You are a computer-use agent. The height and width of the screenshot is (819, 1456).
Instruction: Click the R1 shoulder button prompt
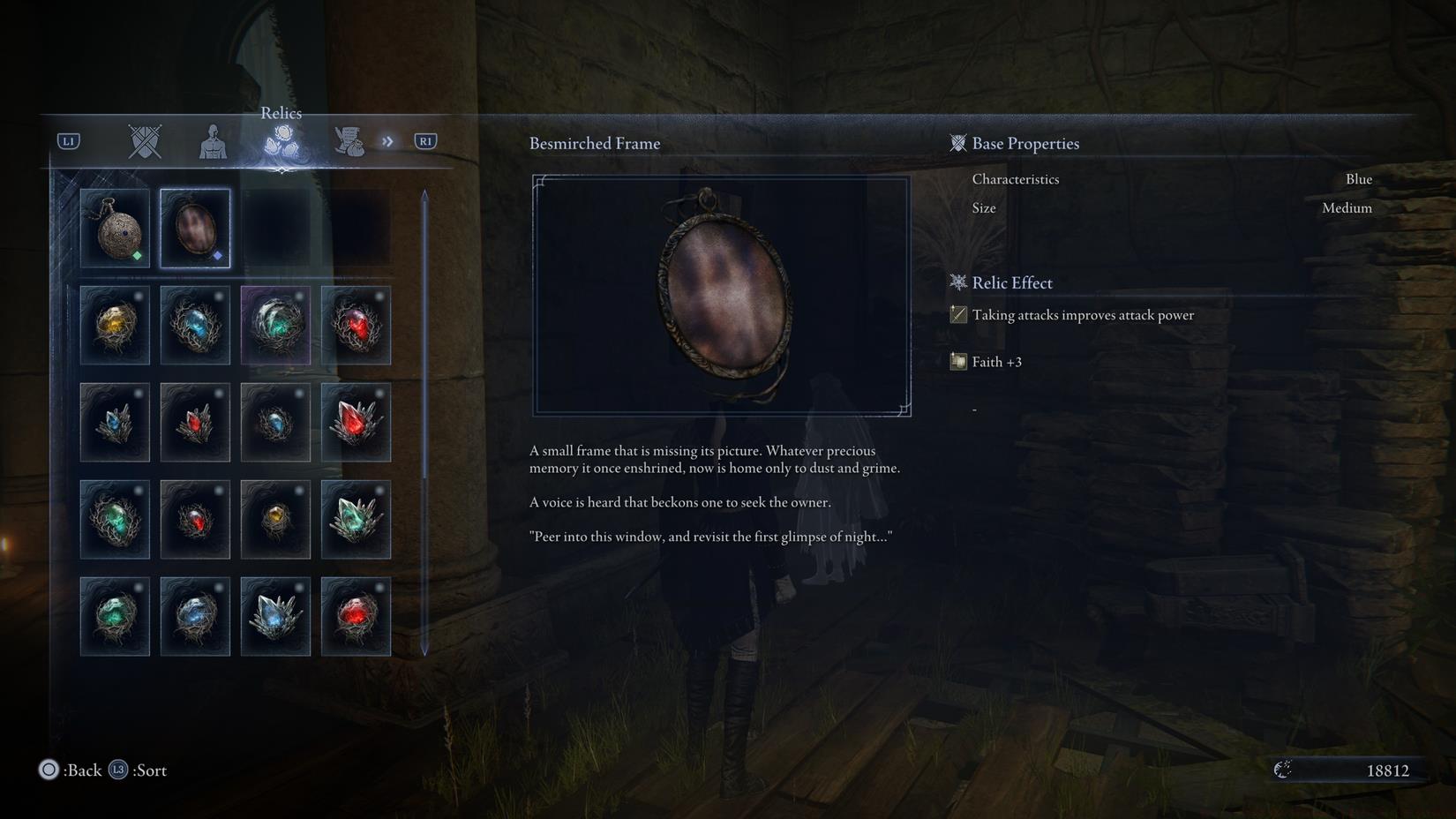click(x=424, y=139)
